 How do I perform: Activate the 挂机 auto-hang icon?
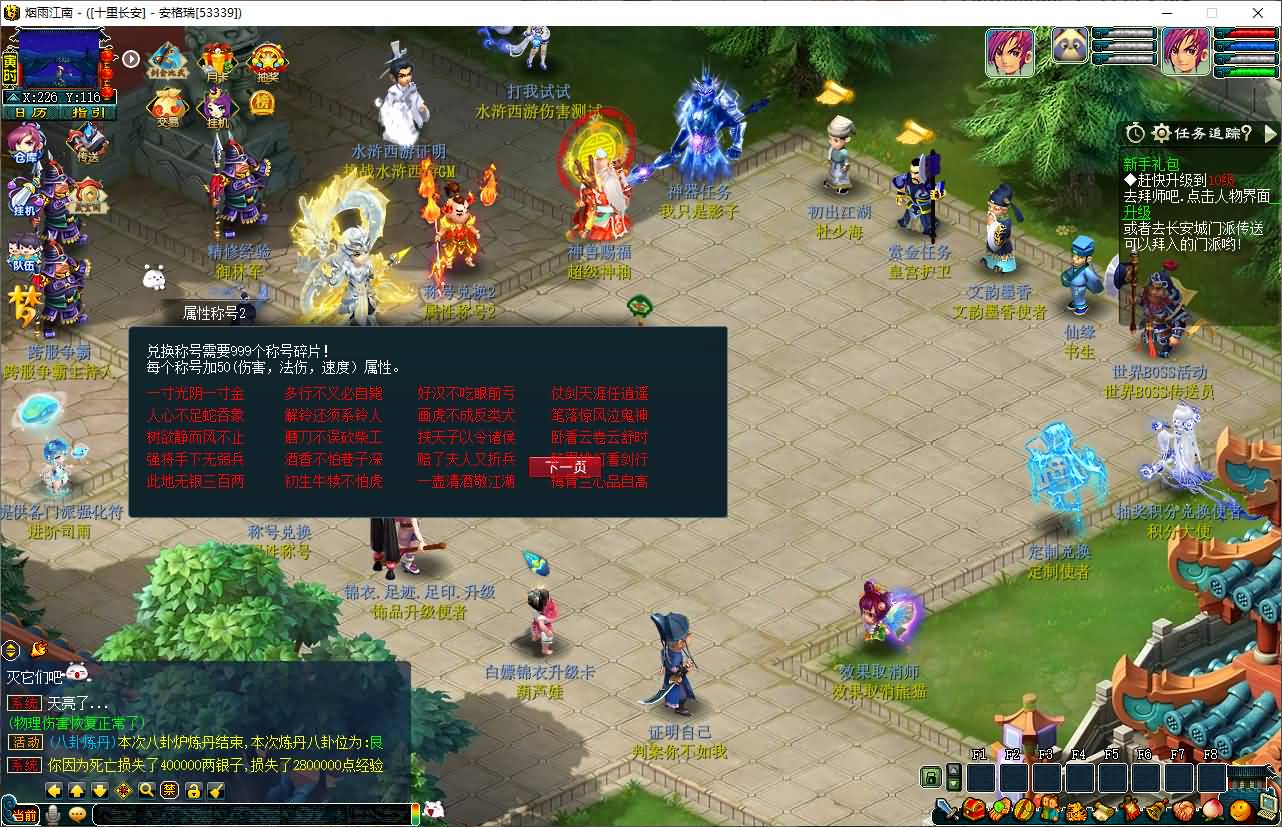point(216,103)
